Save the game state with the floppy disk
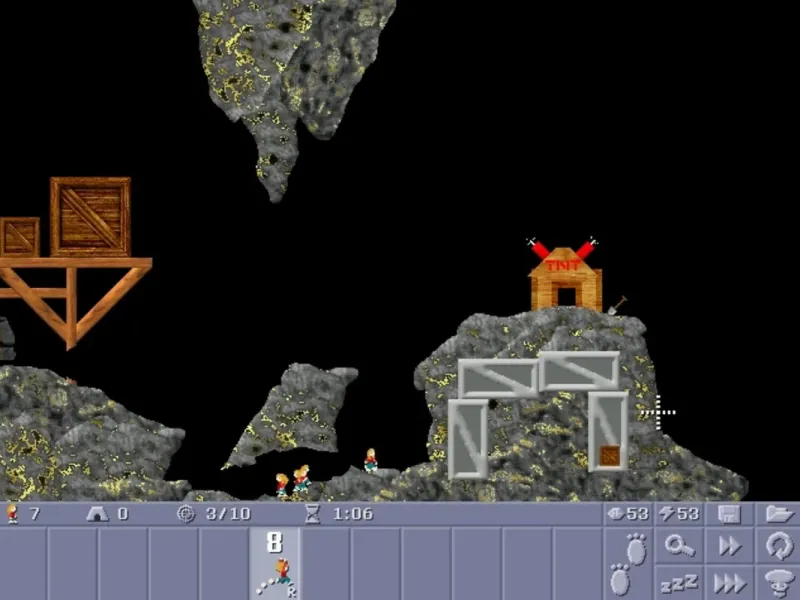This screenshot has width=800, height=600. [x=729, y=513]
